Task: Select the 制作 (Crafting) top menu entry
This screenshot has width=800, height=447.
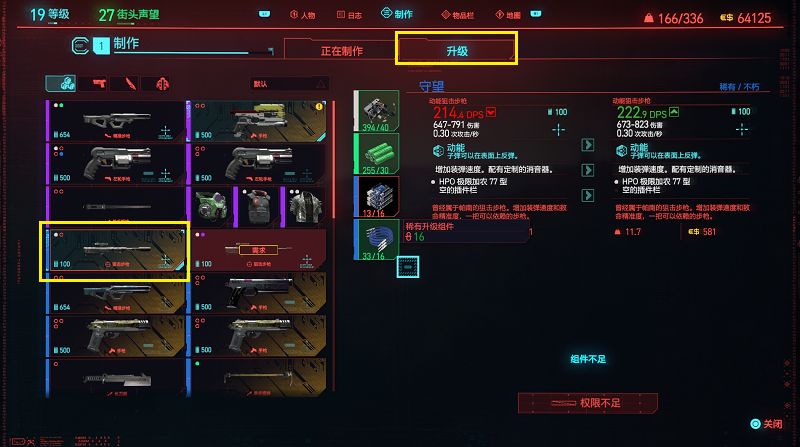Action: click(x=397, y=15)
